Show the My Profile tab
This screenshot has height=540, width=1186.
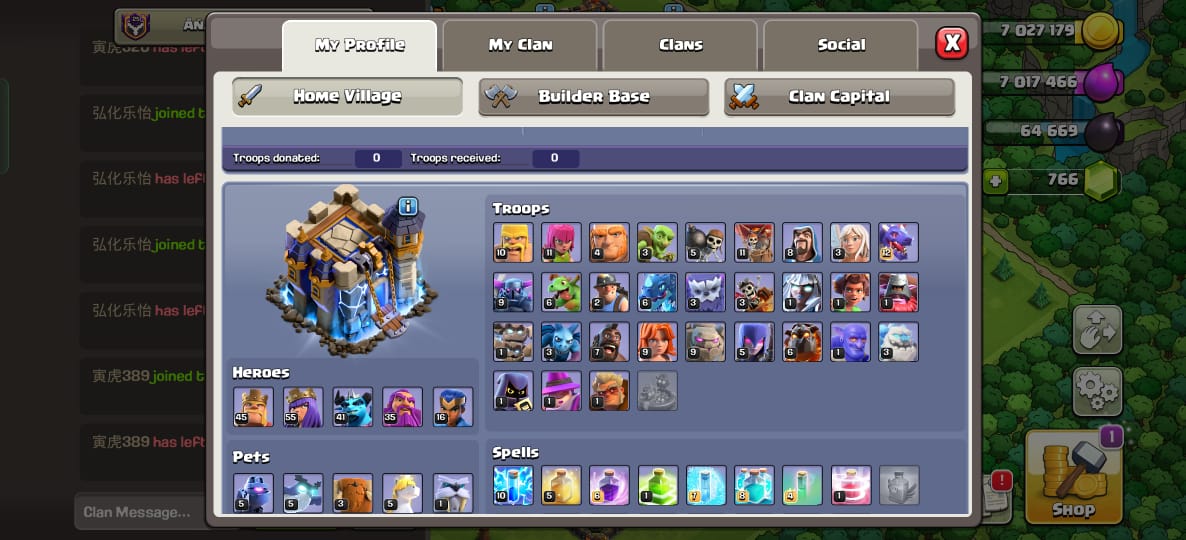coord(359,45)
